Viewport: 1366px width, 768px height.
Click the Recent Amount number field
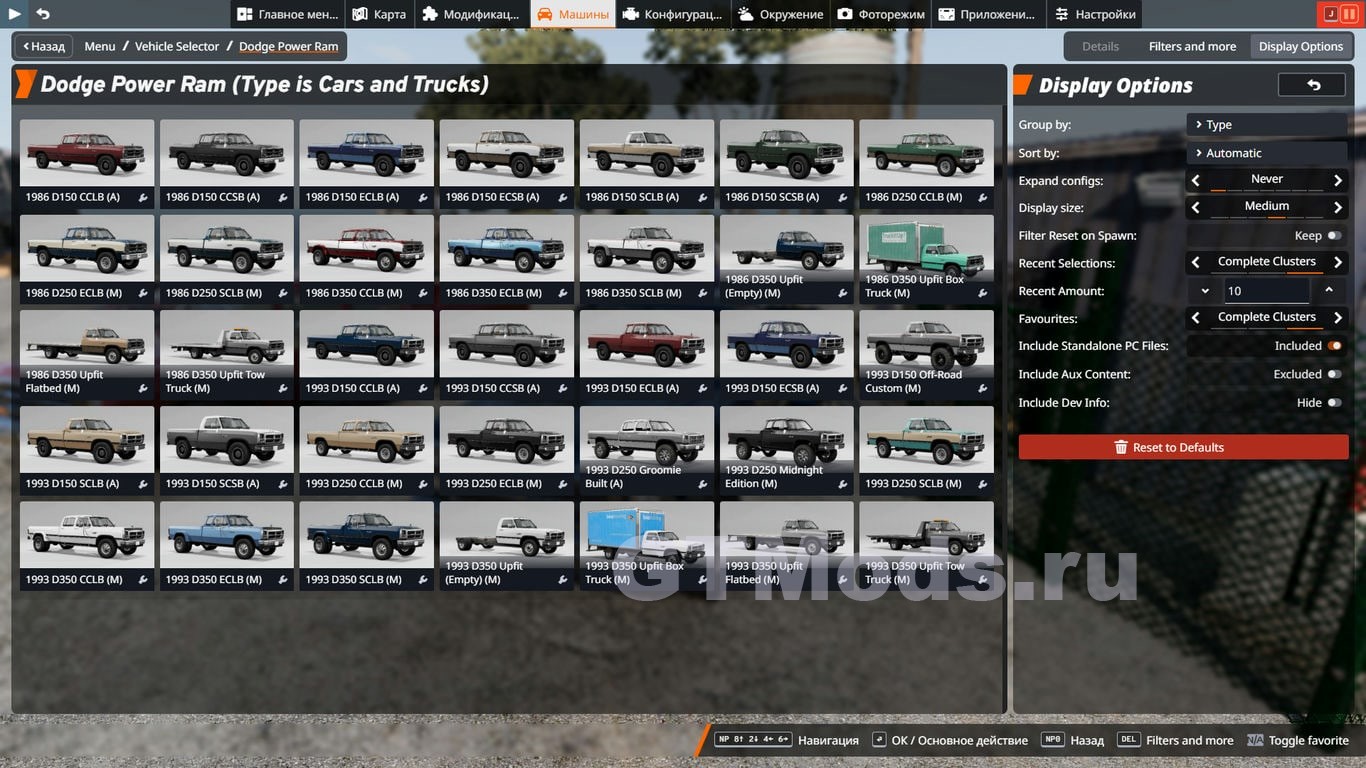(1266, 291)
